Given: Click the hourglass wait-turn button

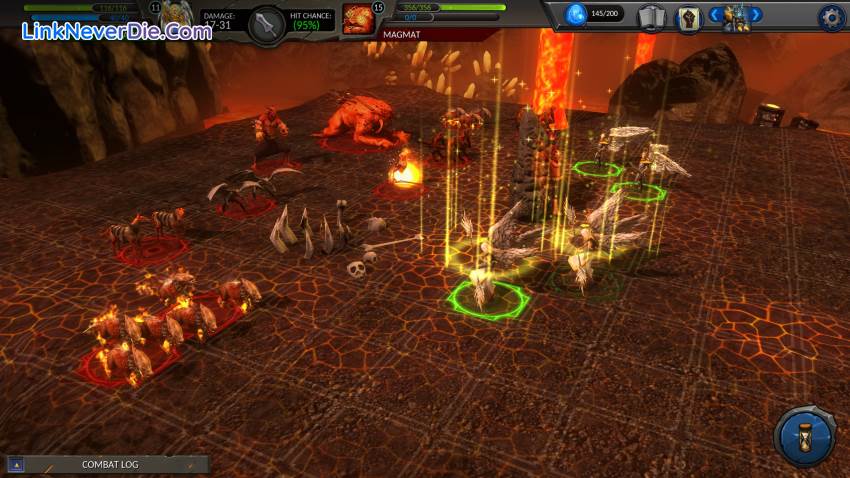Looking at the screenshot, I should click(x=804, y=436).
